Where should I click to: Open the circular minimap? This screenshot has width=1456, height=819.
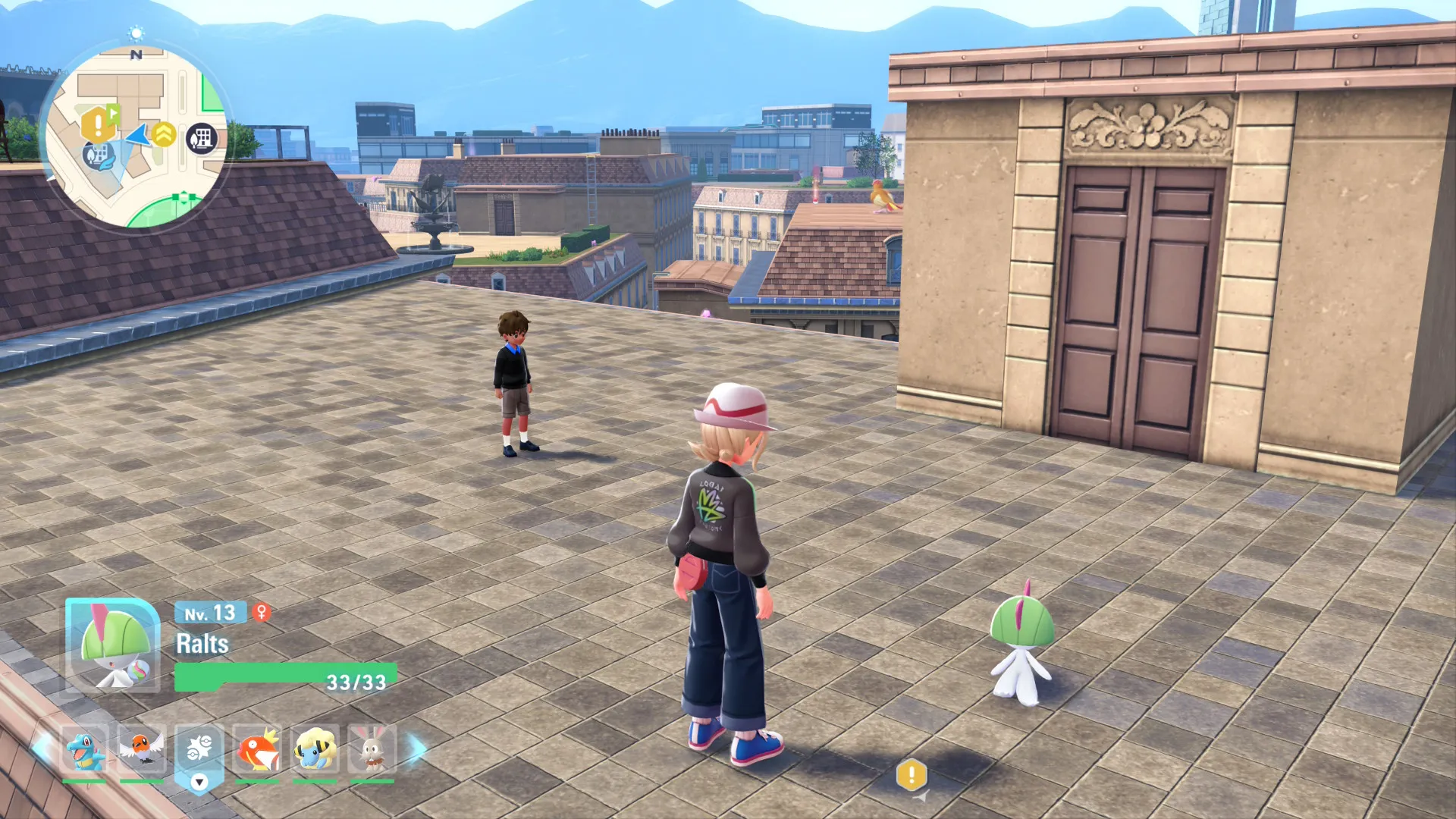[x=136, y=136]
